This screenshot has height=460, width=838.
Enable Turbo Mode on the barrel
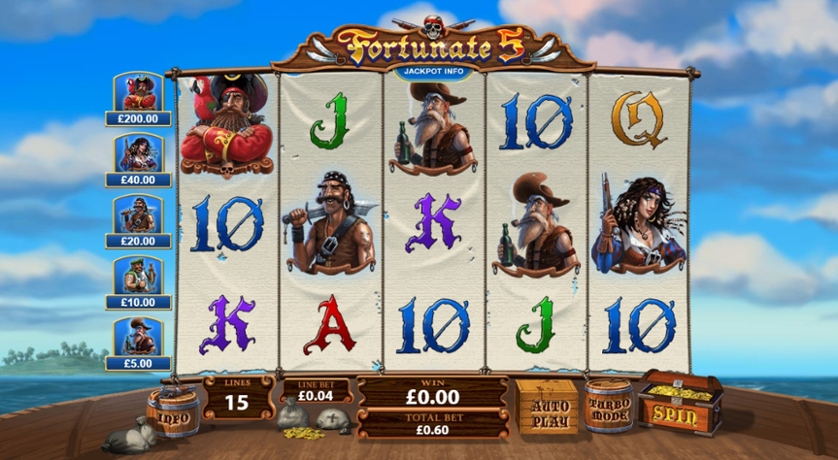(609, 406)
